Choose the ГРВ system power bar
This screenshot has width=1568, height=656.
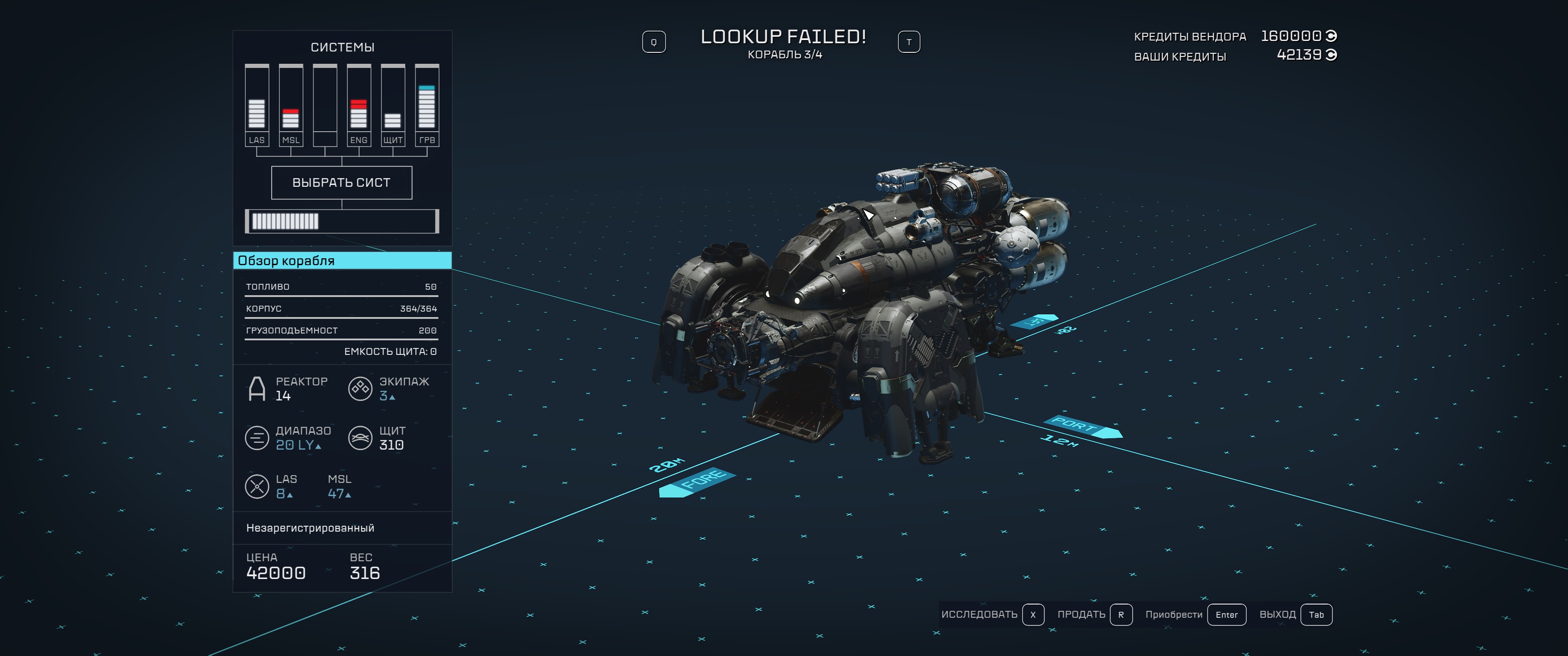tap(427, 106)
